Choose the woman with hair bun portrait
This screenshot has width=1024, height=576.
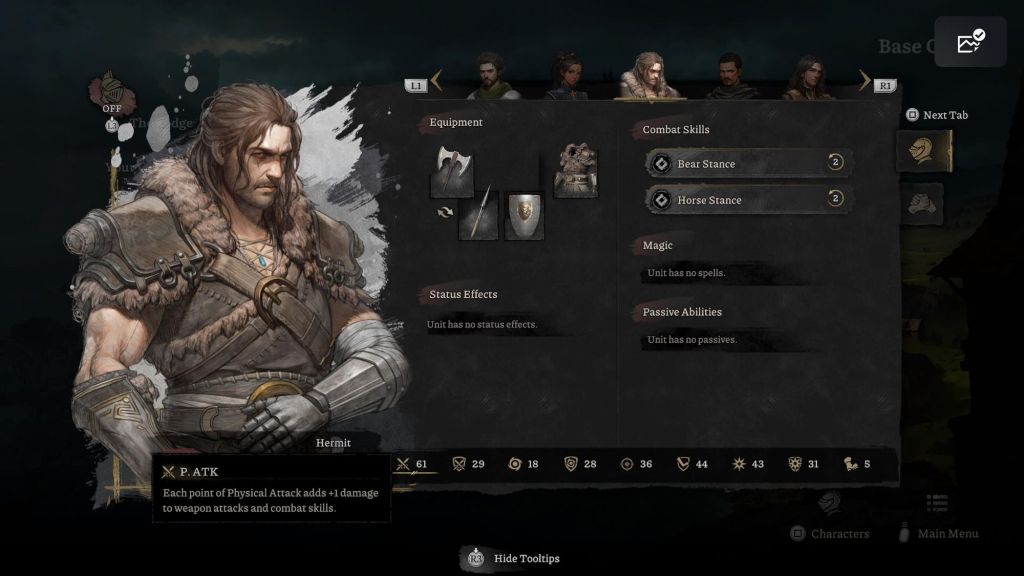click(x=567, y=78)
